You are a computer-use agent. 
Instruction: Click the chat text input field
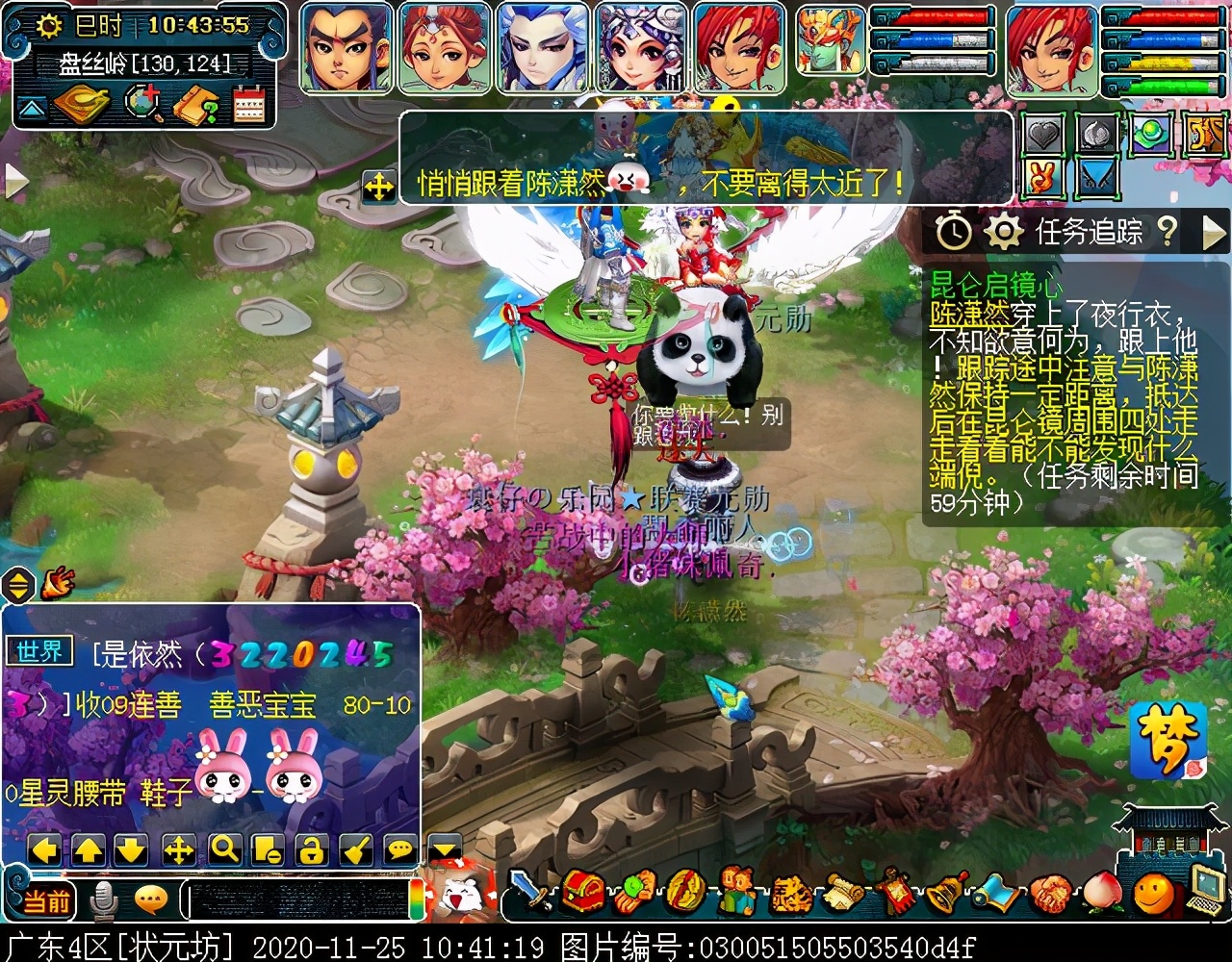pyautogui.click(x=298, y=900)
